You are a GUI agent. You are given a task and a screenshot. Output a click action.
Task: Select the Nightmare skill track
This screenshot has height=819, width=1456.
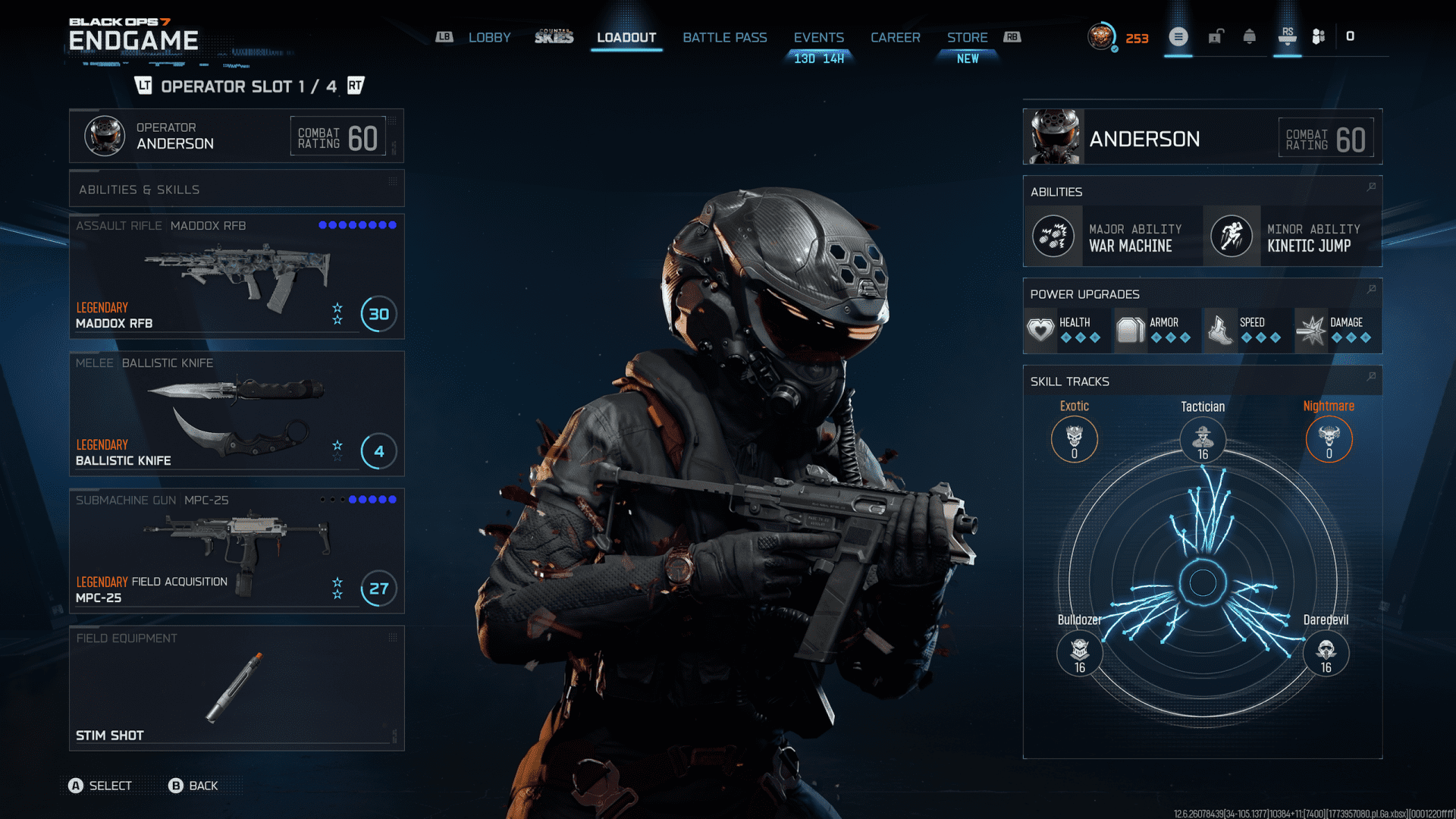click(x=1329, y=438)
